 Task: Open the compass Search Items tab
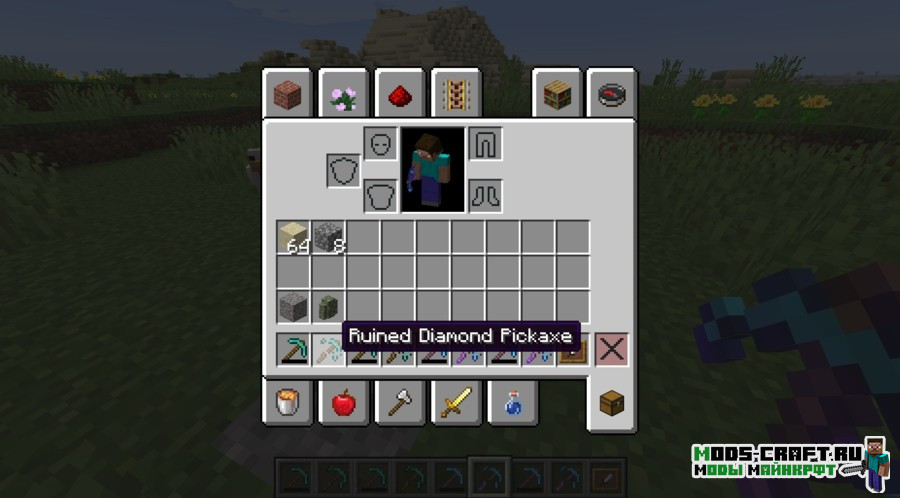pyautogui.click(x=611, y=96)
